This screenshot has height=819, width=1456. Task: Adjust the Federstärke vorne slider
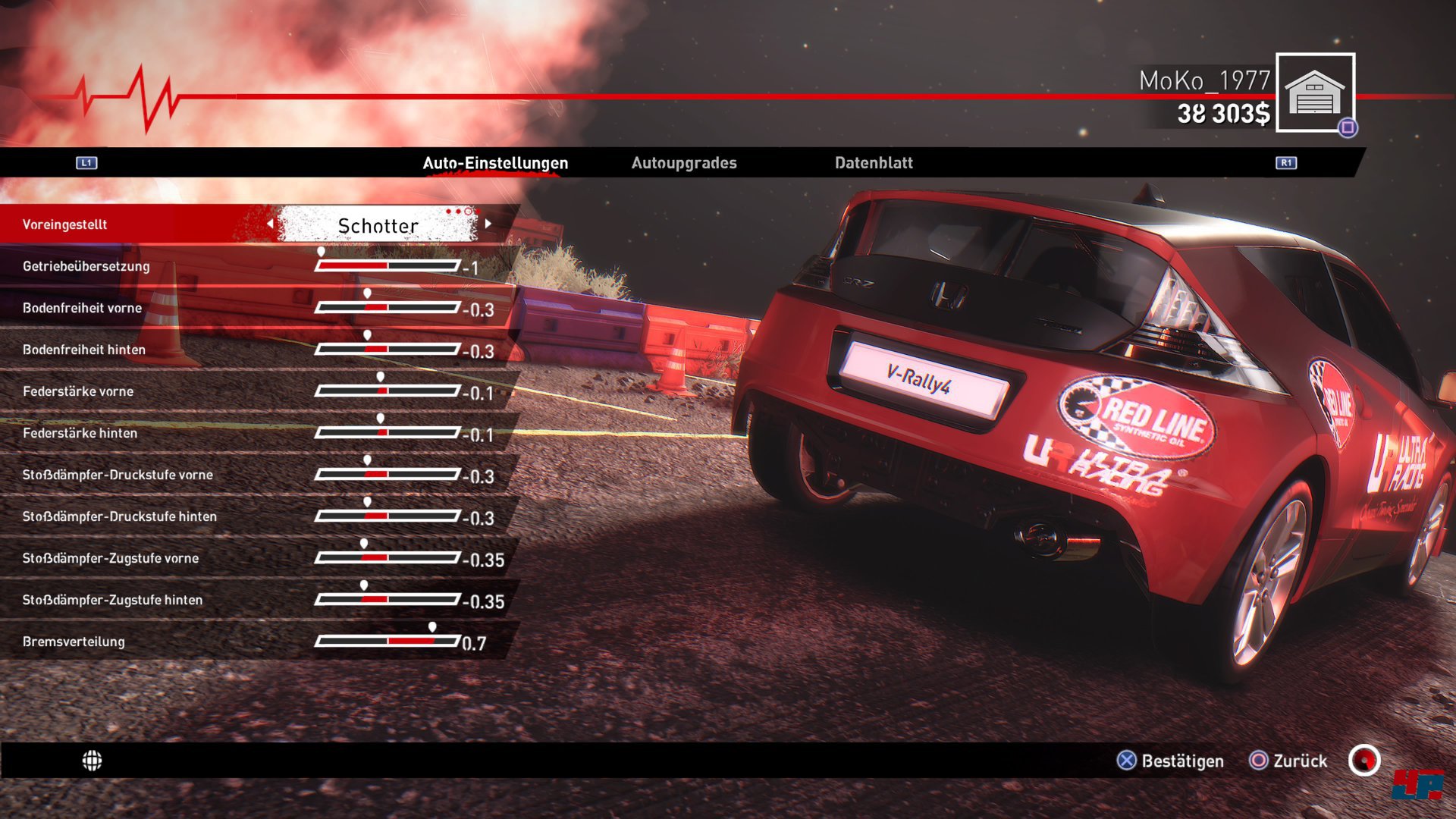point(388,391)
